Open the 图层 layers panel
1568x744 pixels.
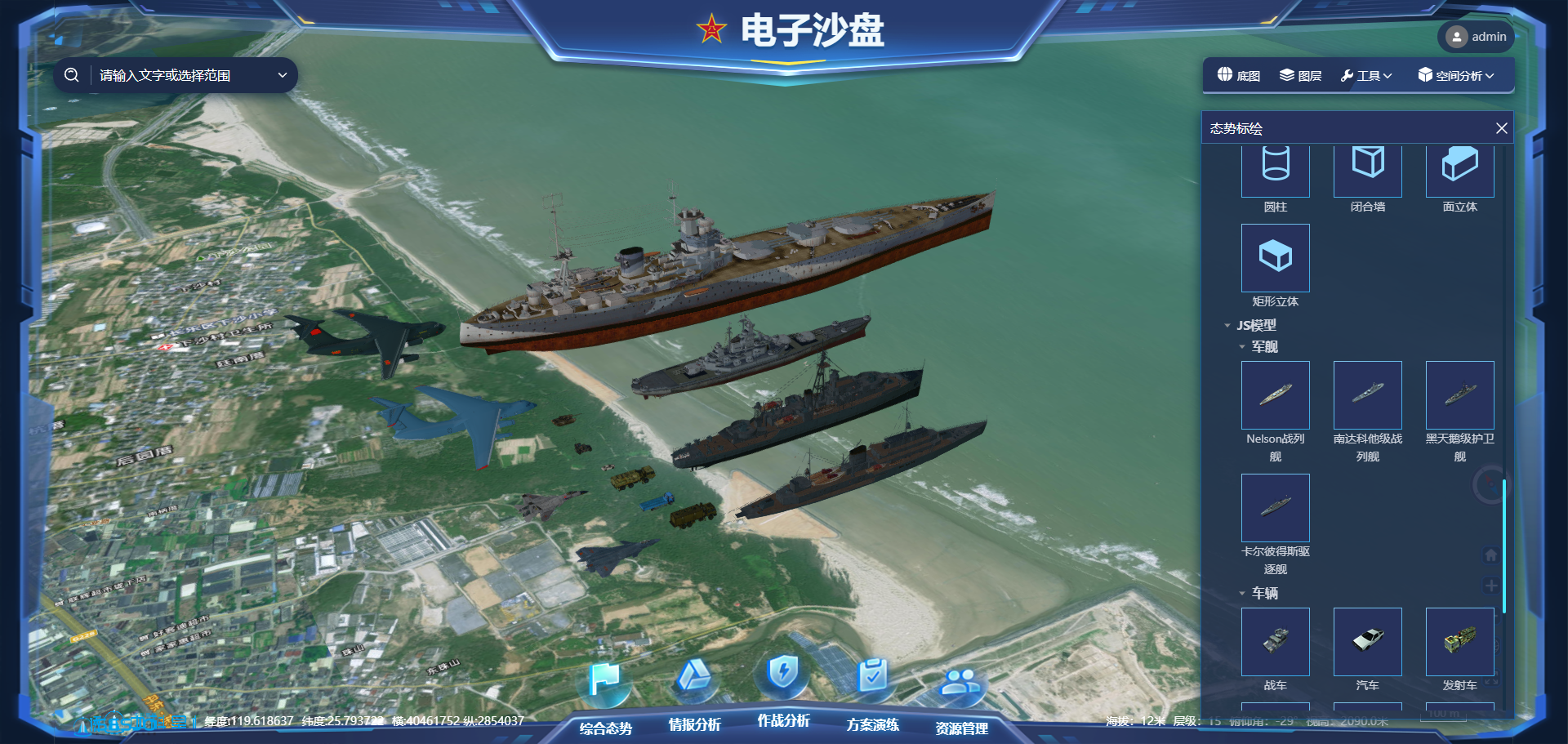pos(1300,76)
